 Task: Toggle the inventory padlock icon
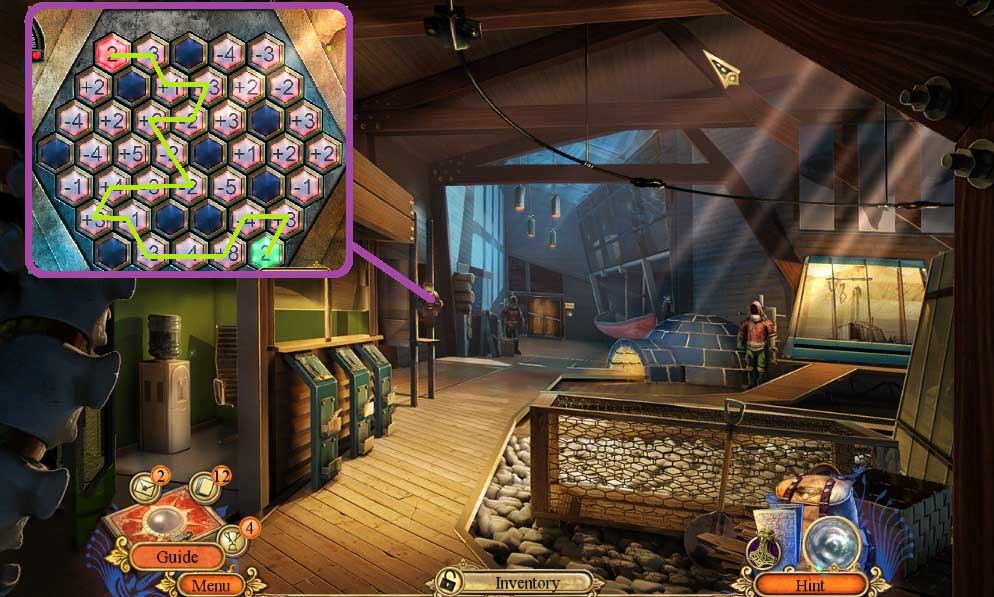[454, 582]
